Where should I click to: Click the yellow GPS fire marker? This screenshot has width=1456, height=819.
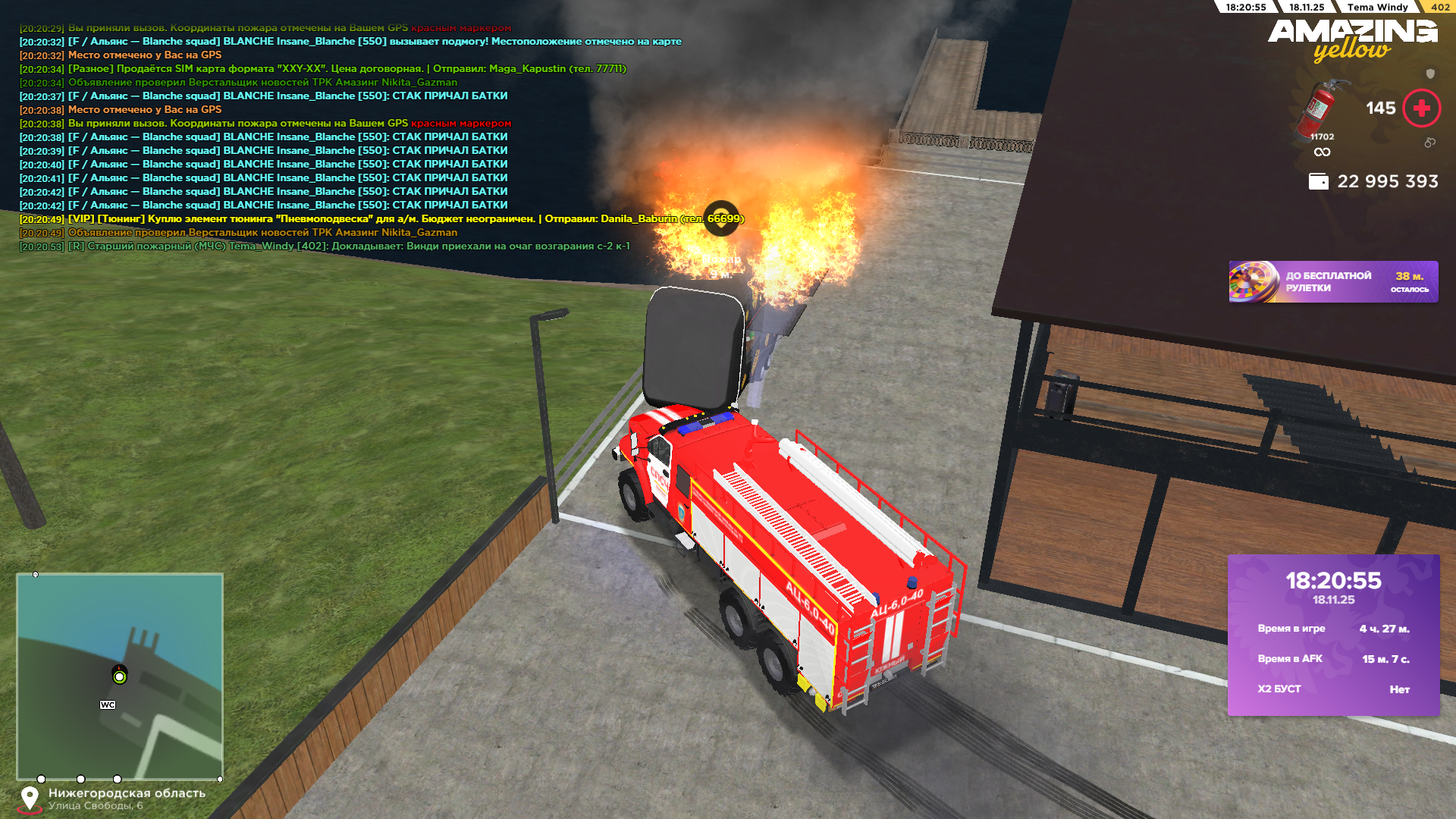click(x=721, y=218)
